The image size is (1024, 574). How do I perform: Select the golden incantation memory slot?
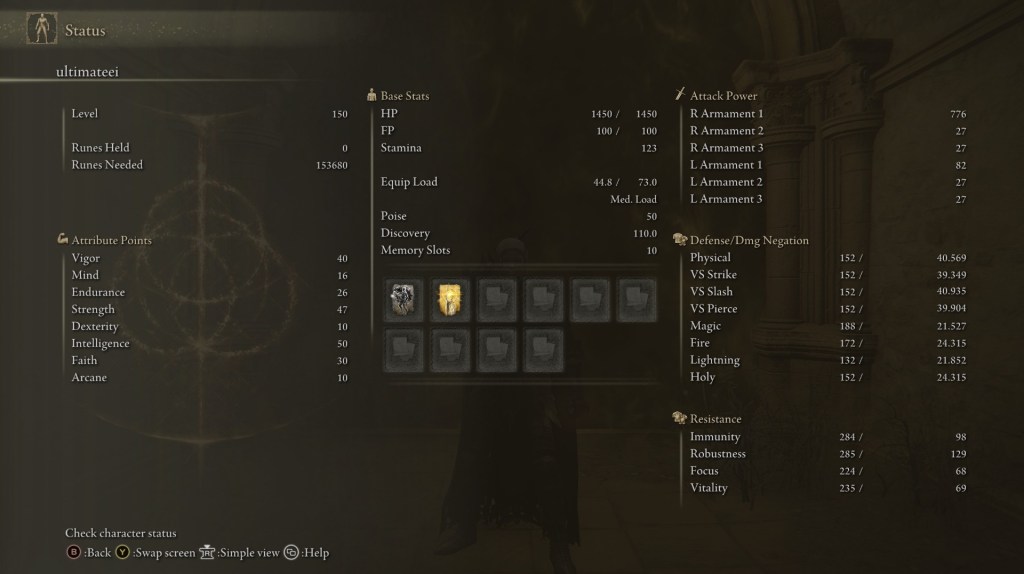tap(450, 300)
